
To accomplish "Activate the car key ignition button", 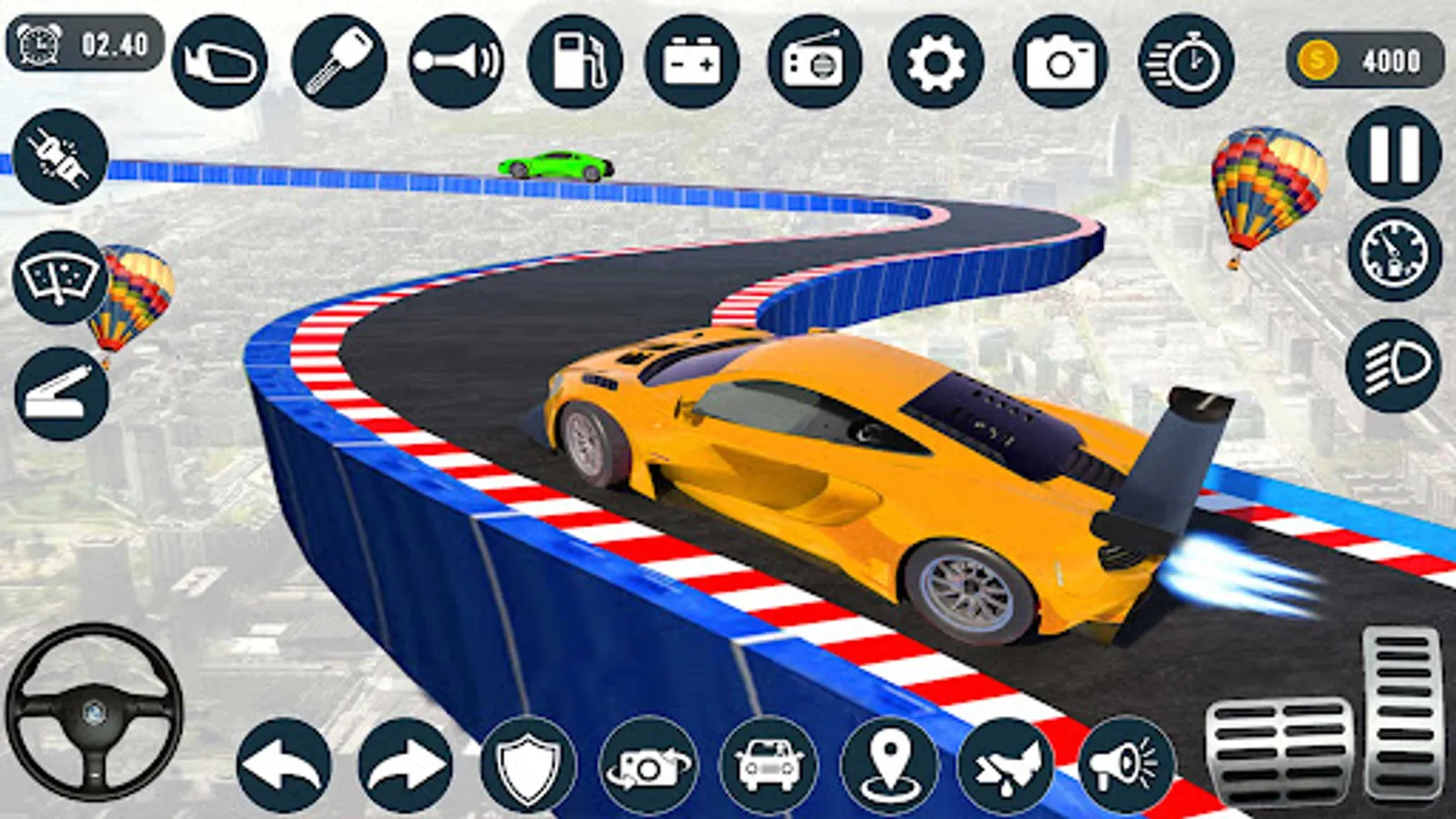I will (x=339, y=62).
